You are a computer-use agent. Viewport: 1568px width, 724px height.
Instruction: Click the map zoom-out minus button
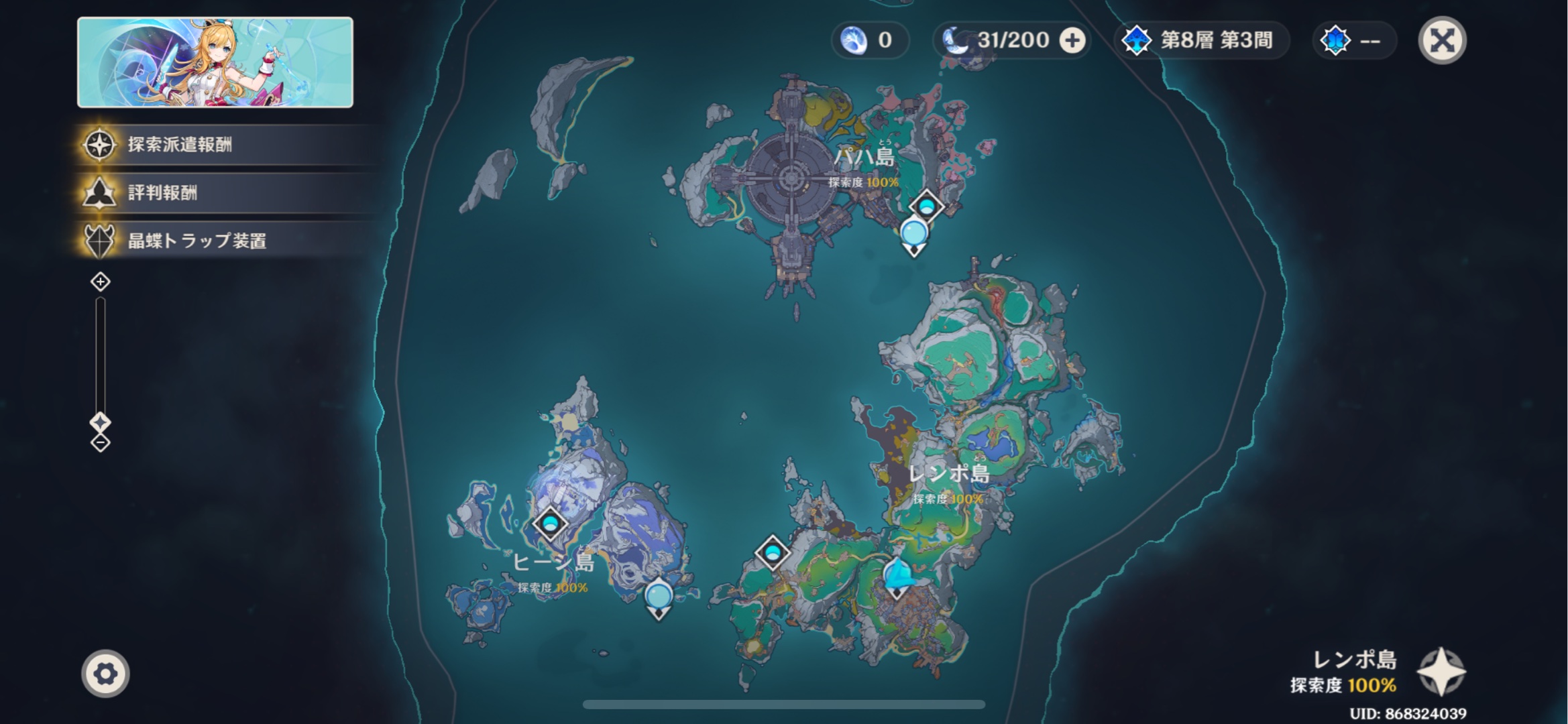(101, 442)
